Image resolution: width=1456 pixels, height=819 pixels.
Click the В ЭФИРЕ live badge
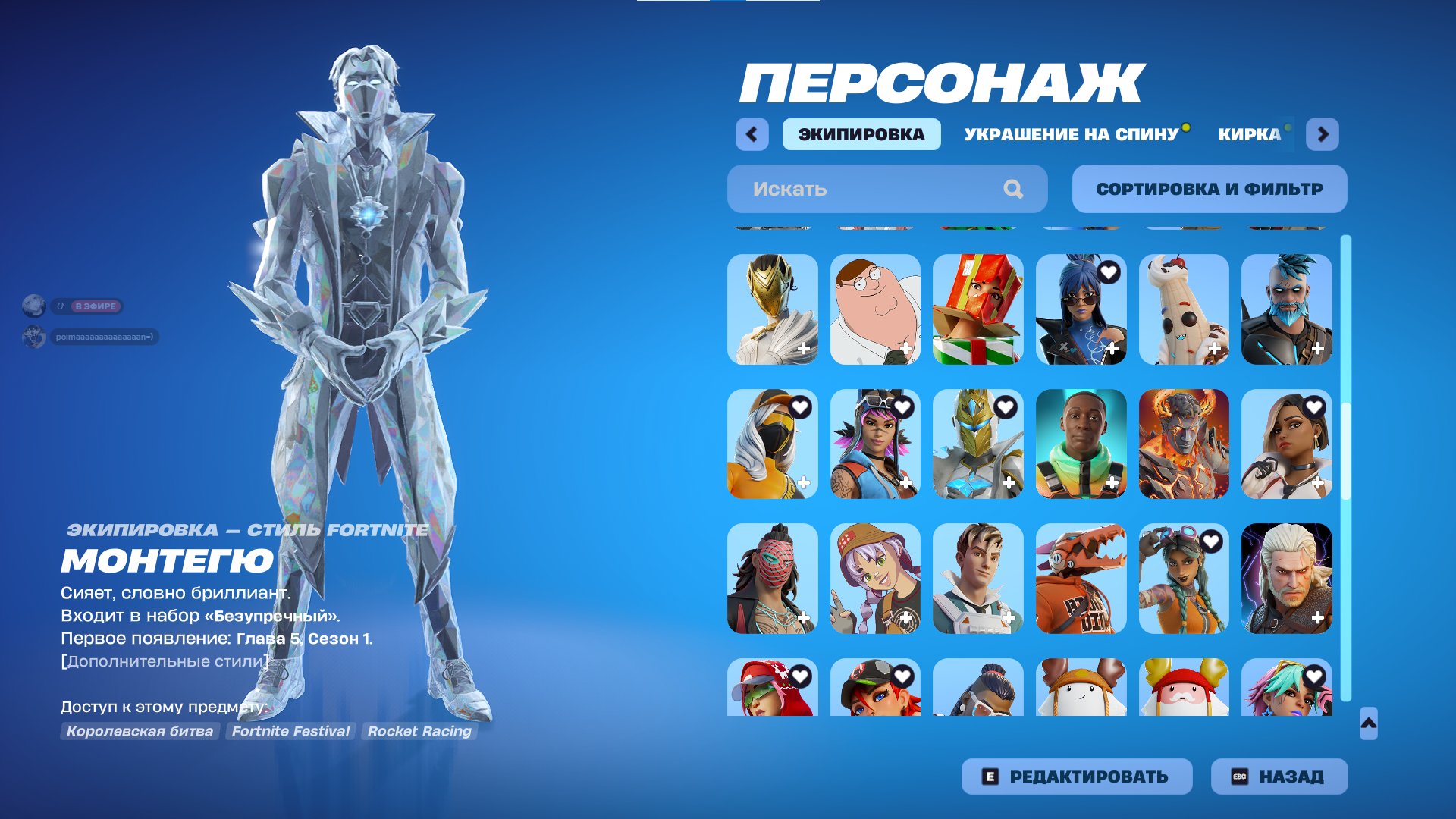point(95,306)
